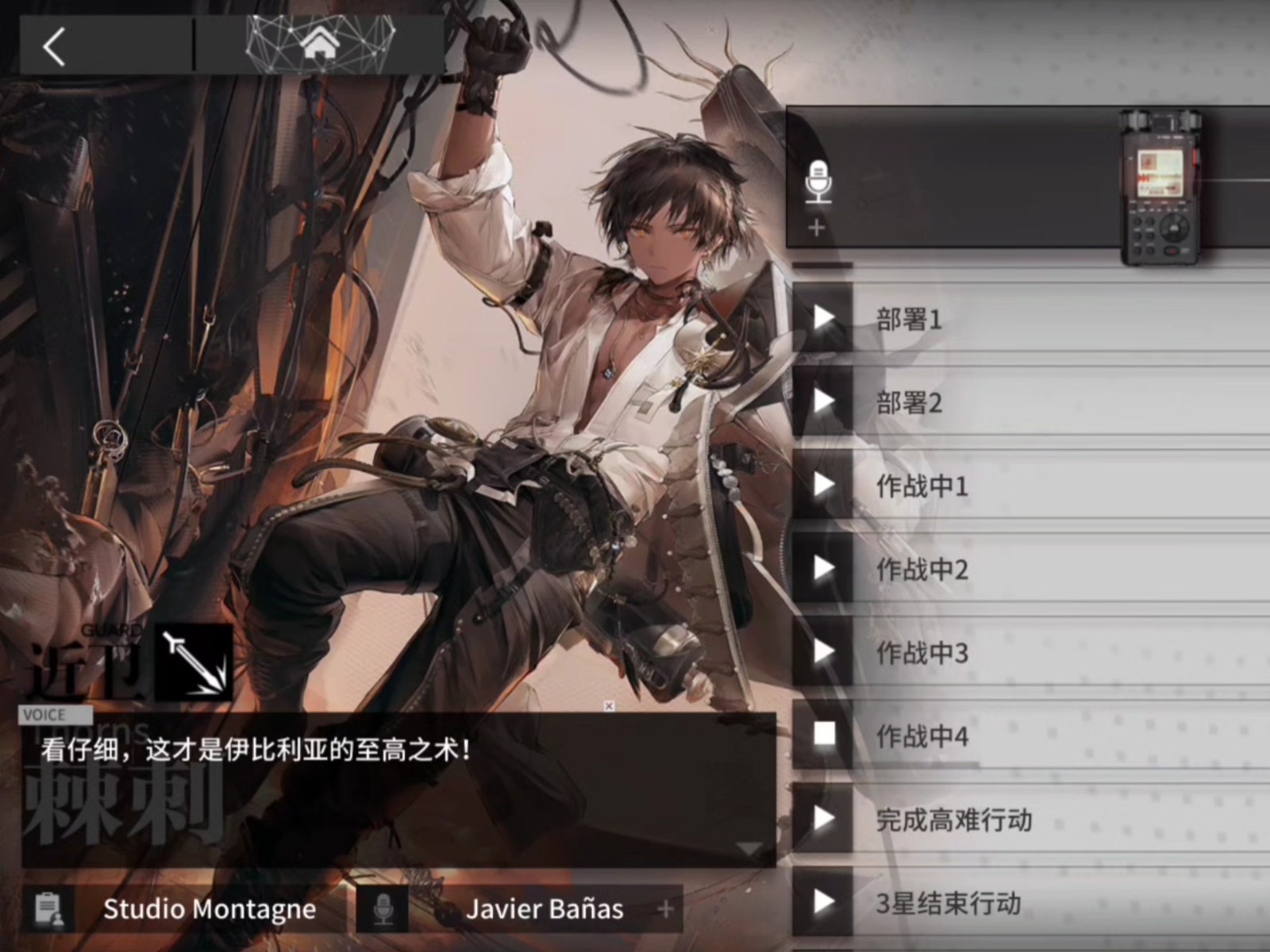Play the 作战中2 voice line
This screenshot has width=1270, height=952.
coord(823,569)
